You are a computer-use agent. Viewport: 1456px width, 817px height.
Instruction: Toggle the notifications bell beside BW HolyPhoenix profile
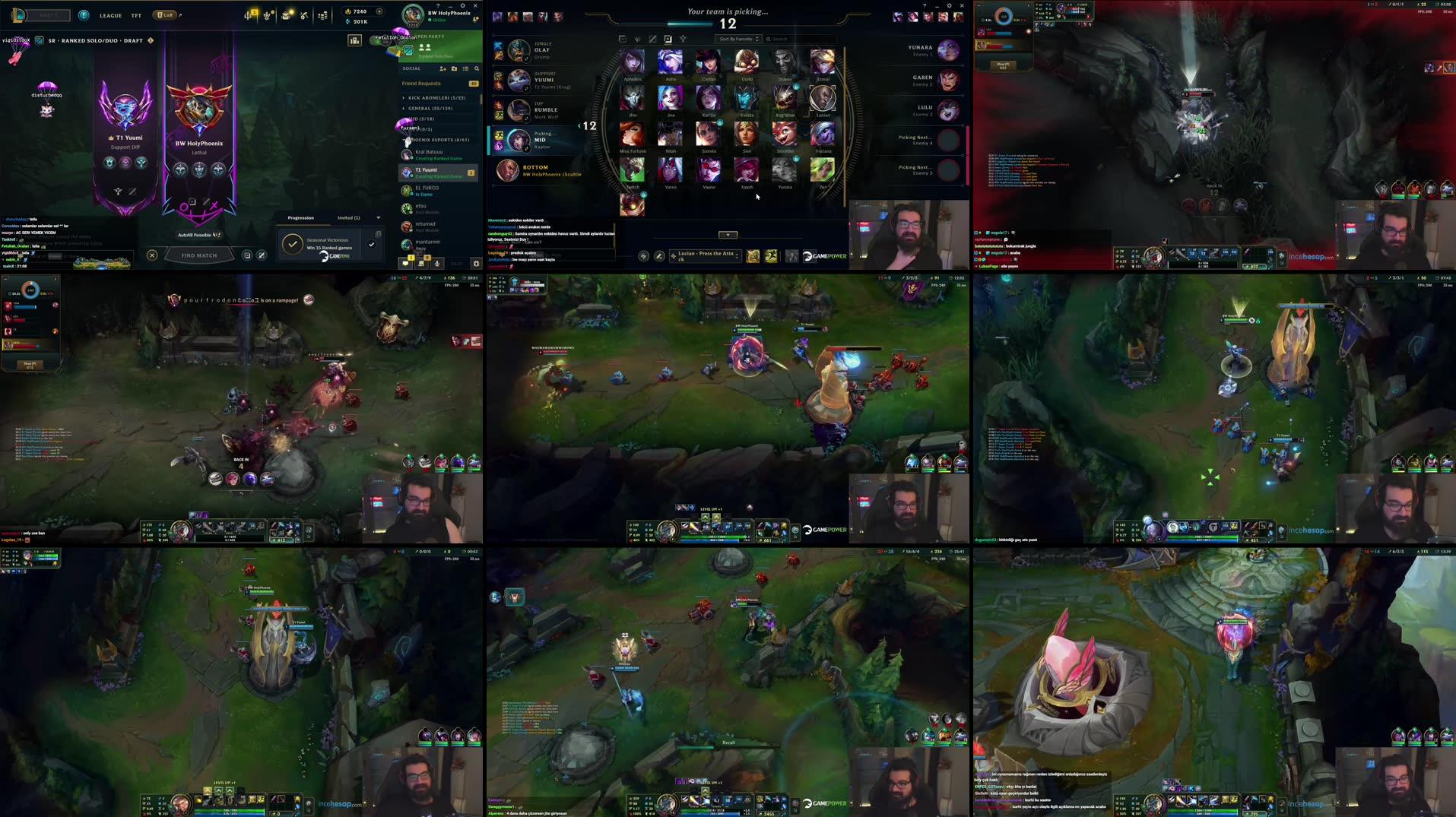[x=477, y=19]
